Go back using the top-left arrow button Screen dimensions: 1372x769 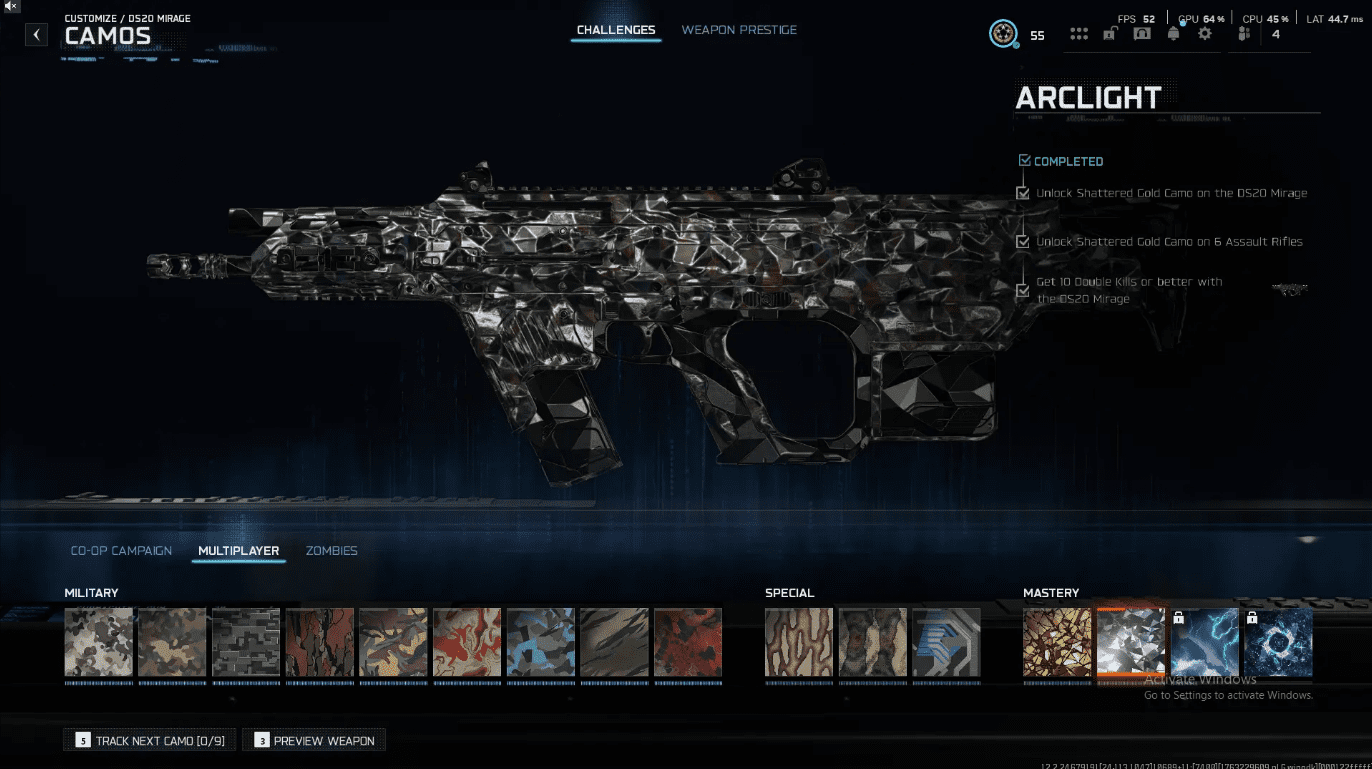point(37,35)
